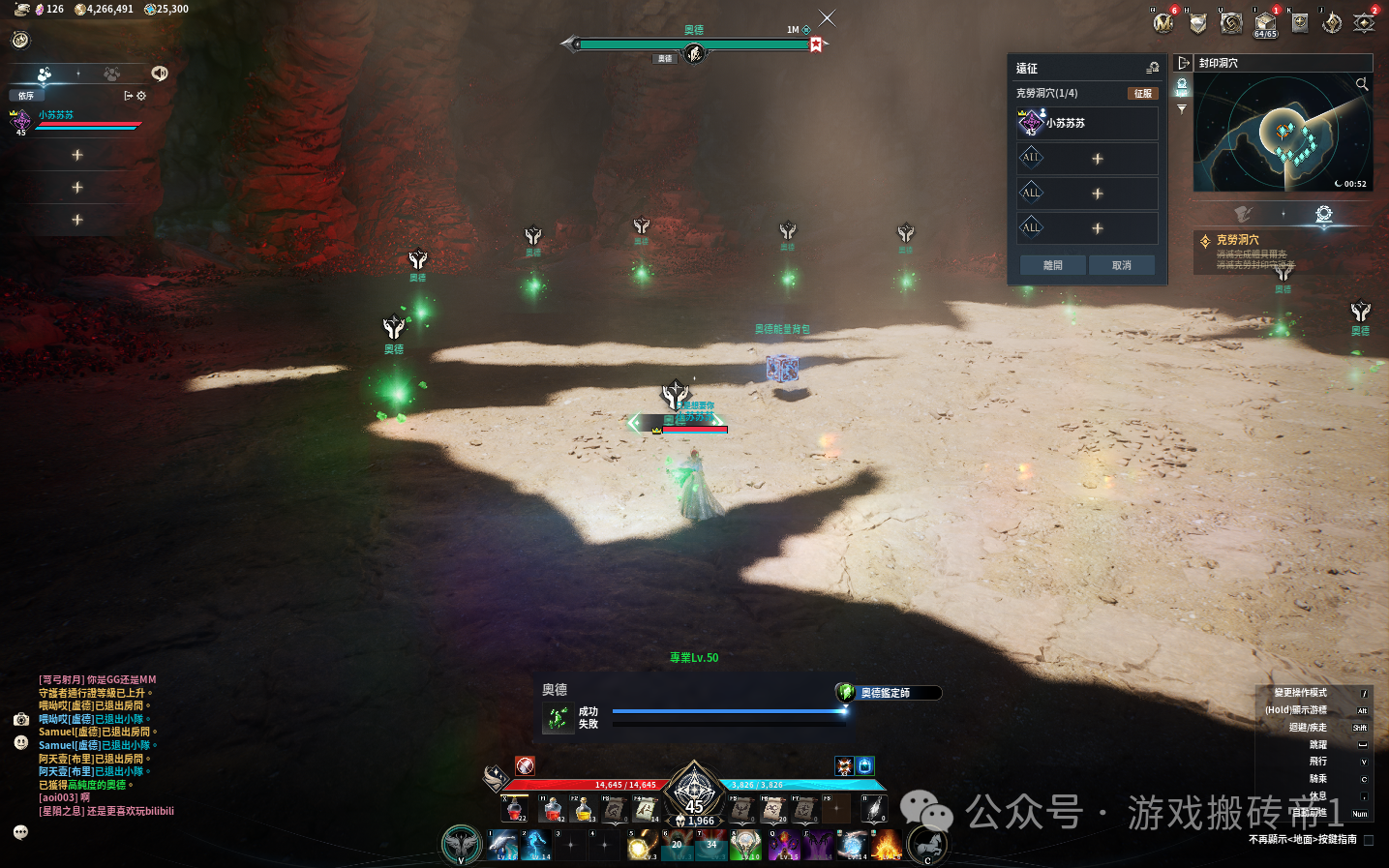Click the 離開 (Leave) expedition button
Screen dimensions: 1389x868
pyautogui.click(x=1052, y=265)
